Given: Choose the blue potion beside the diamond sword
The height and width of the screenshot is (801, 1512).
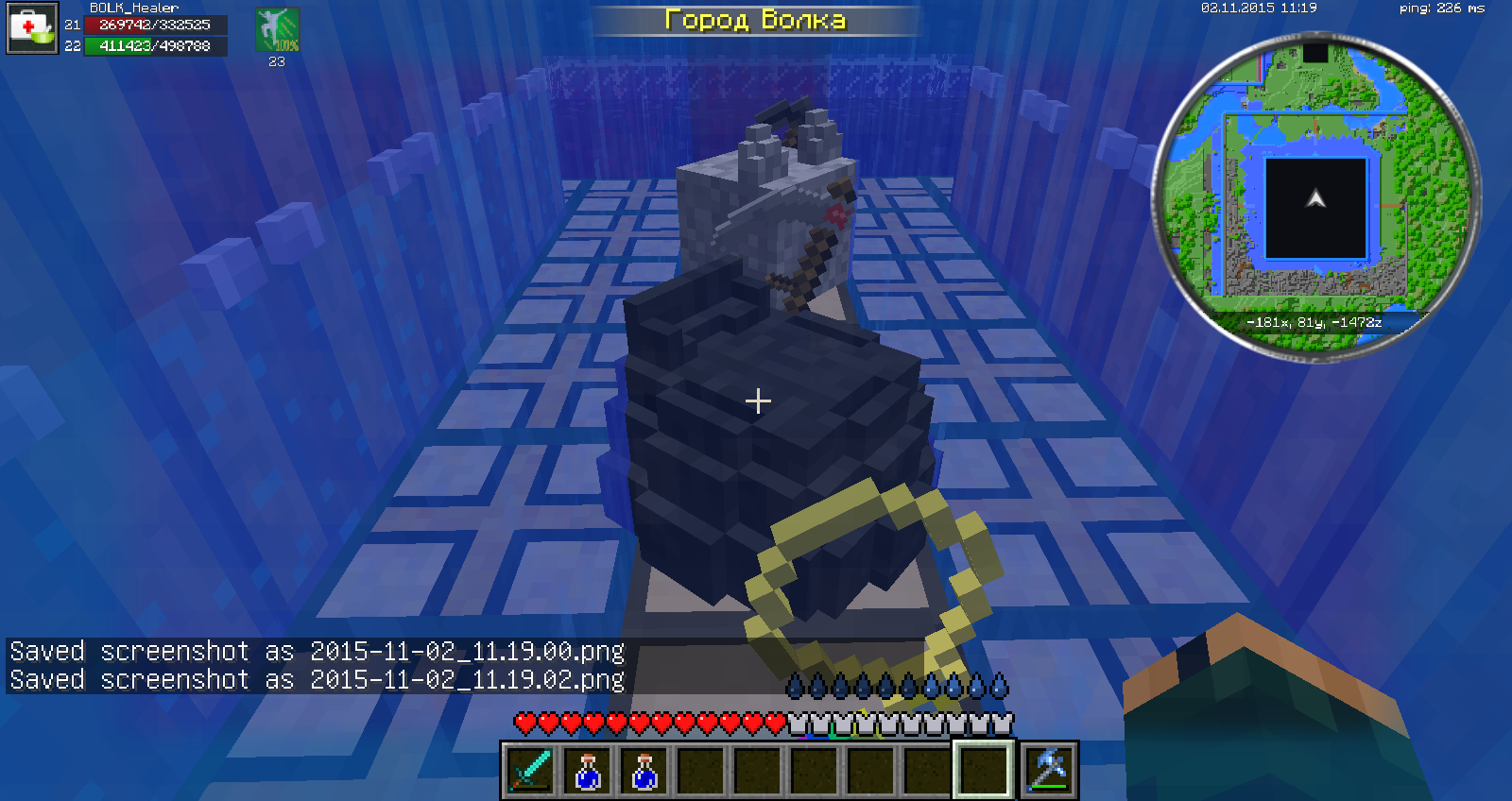Looking at the screenshot, I should (588, 770).
